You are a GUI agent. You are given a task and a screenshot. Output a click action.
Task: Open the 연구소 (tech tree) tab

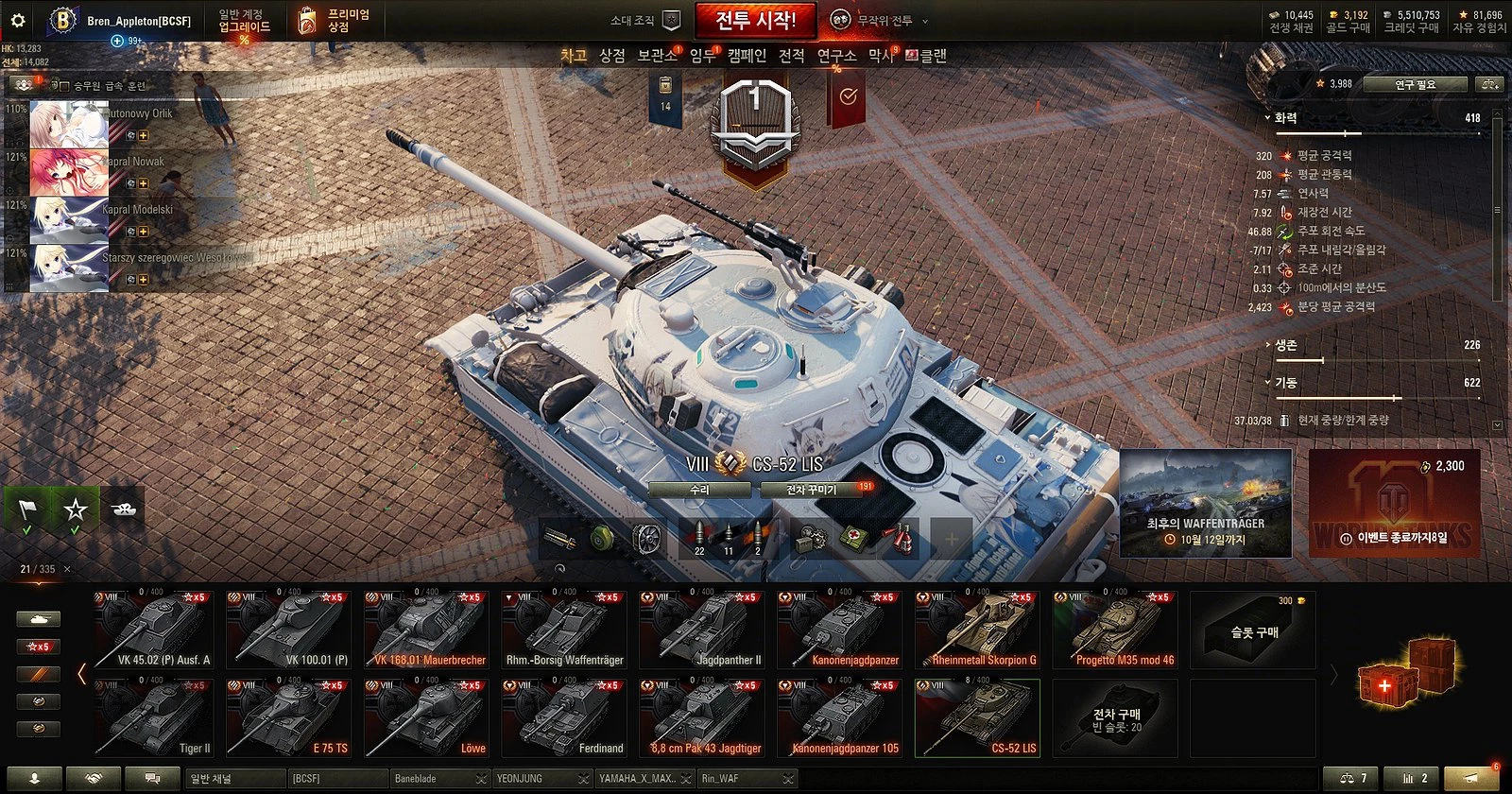[x=836, y=56]
